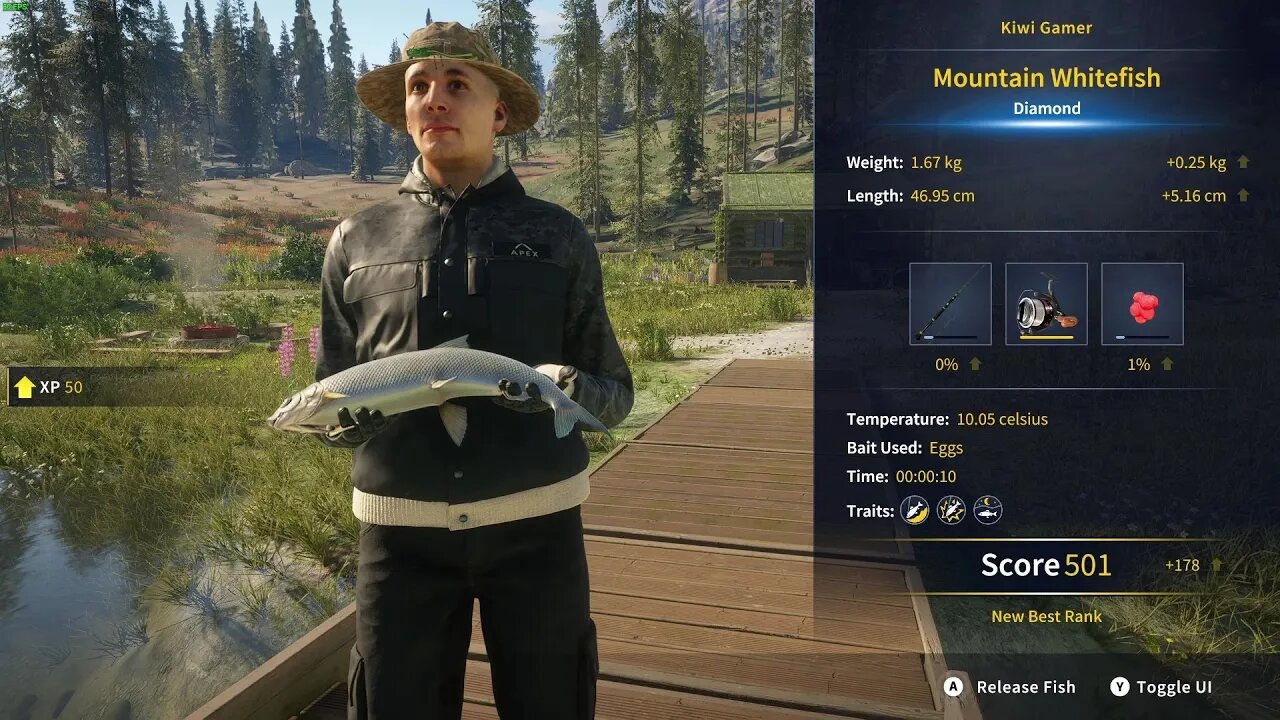1280x720 pixels.
Task: Click the Diamond rarity banner
Action: [1046, 108]
